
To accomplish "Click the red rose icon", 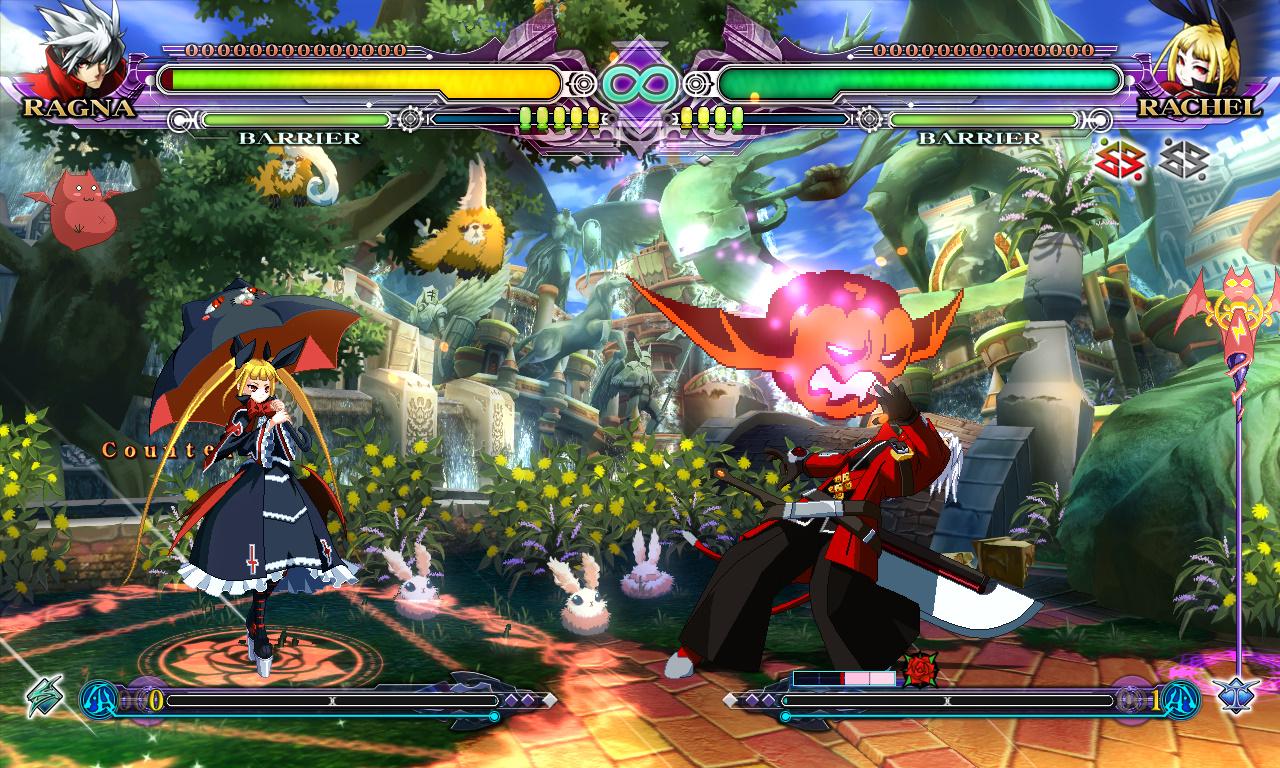I will [918, 669].
